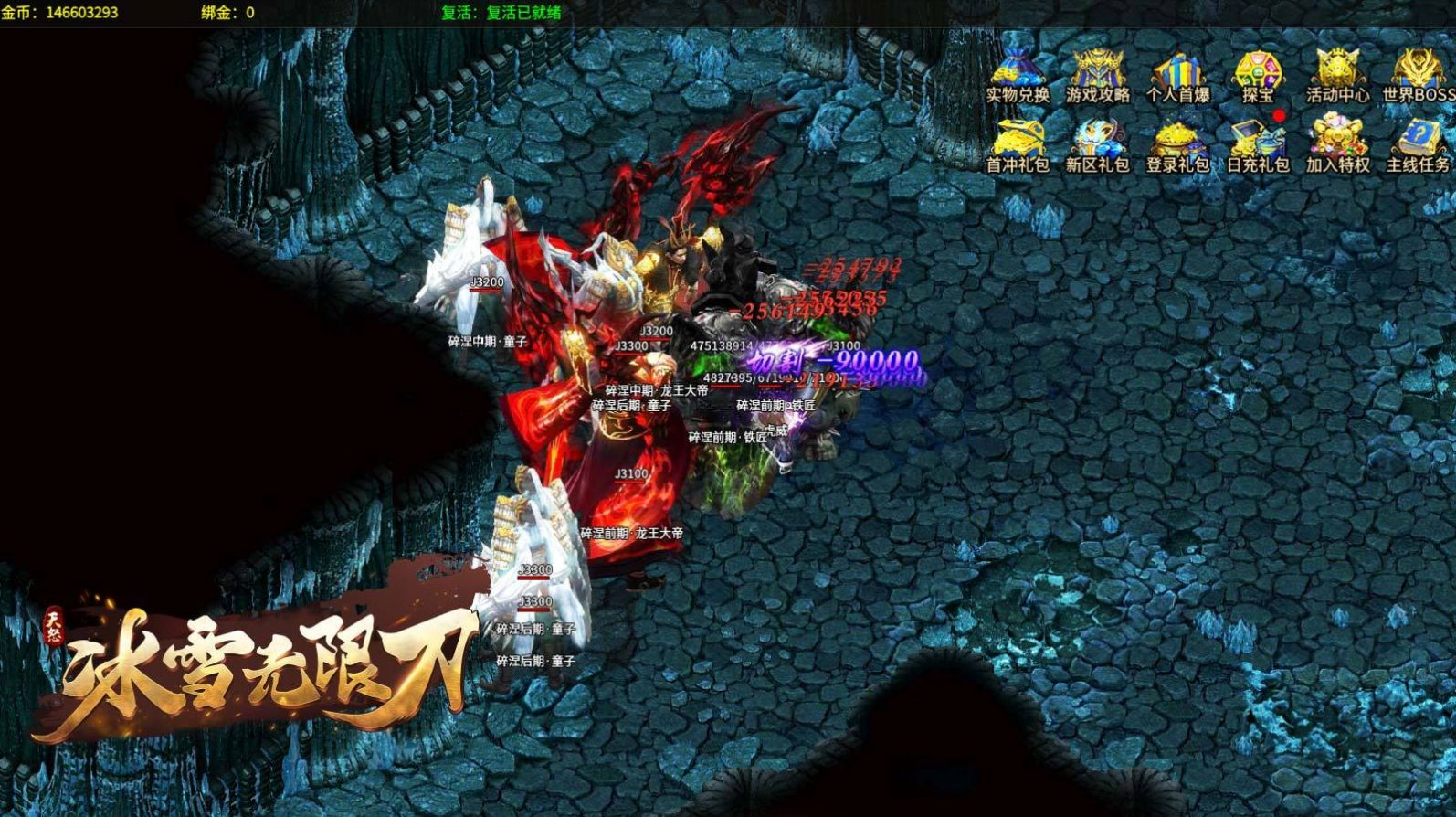This screenshot has width=1456, height=817.
Task: Claim the 首冲礼包 first recharge pack
Action: [1017, 143]
